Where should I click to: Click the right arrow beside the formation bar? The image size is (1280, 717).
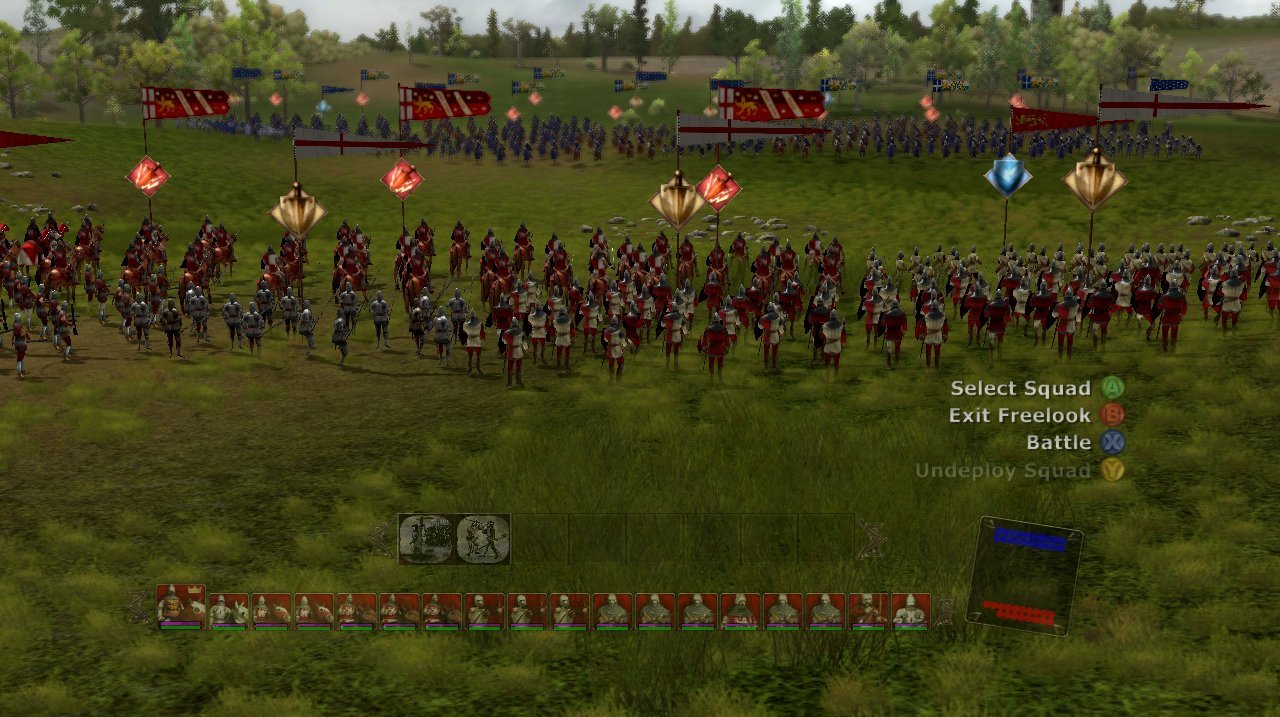871,539
